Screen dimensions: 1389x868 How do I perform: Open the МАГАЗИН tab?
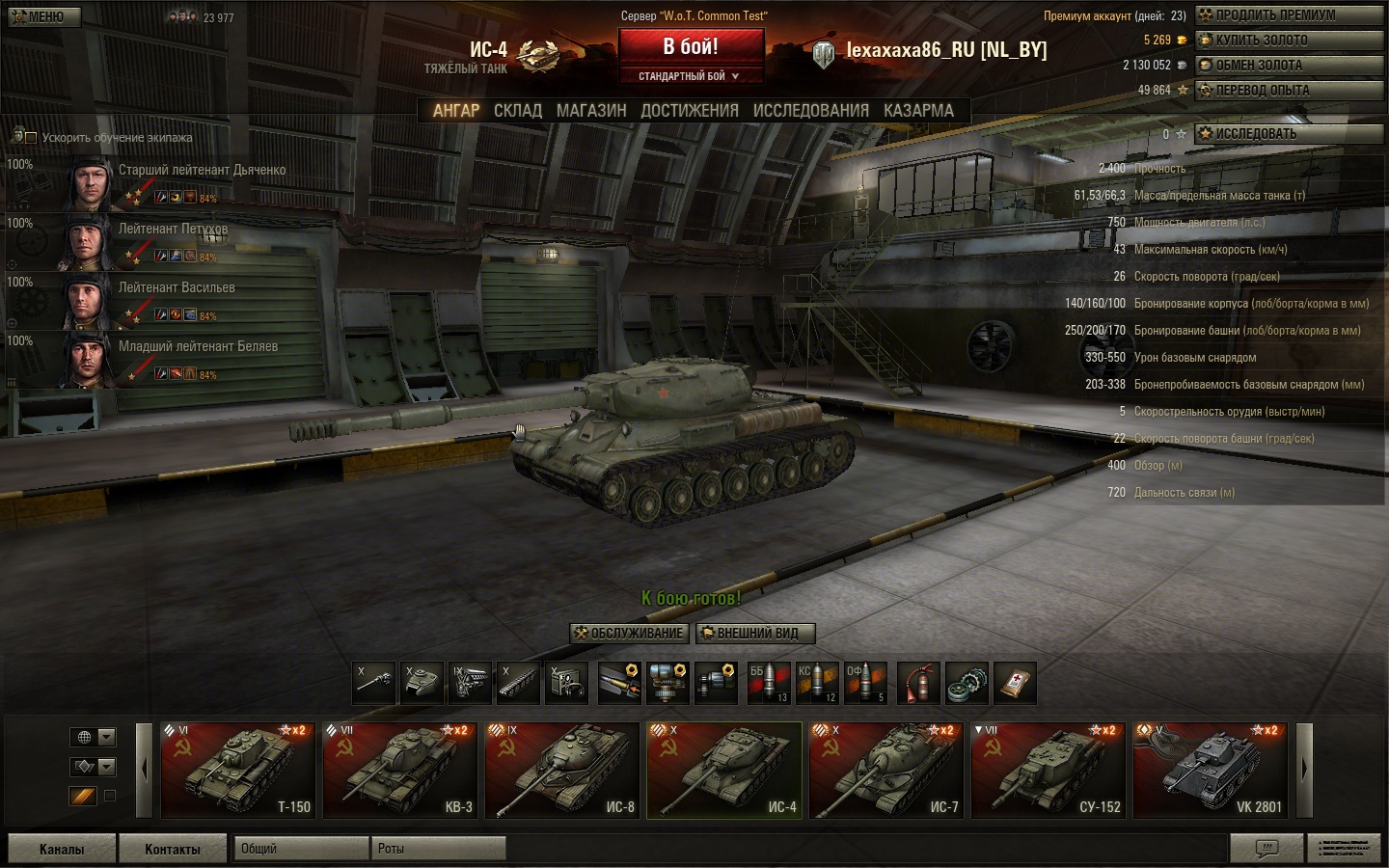(591, 111)
